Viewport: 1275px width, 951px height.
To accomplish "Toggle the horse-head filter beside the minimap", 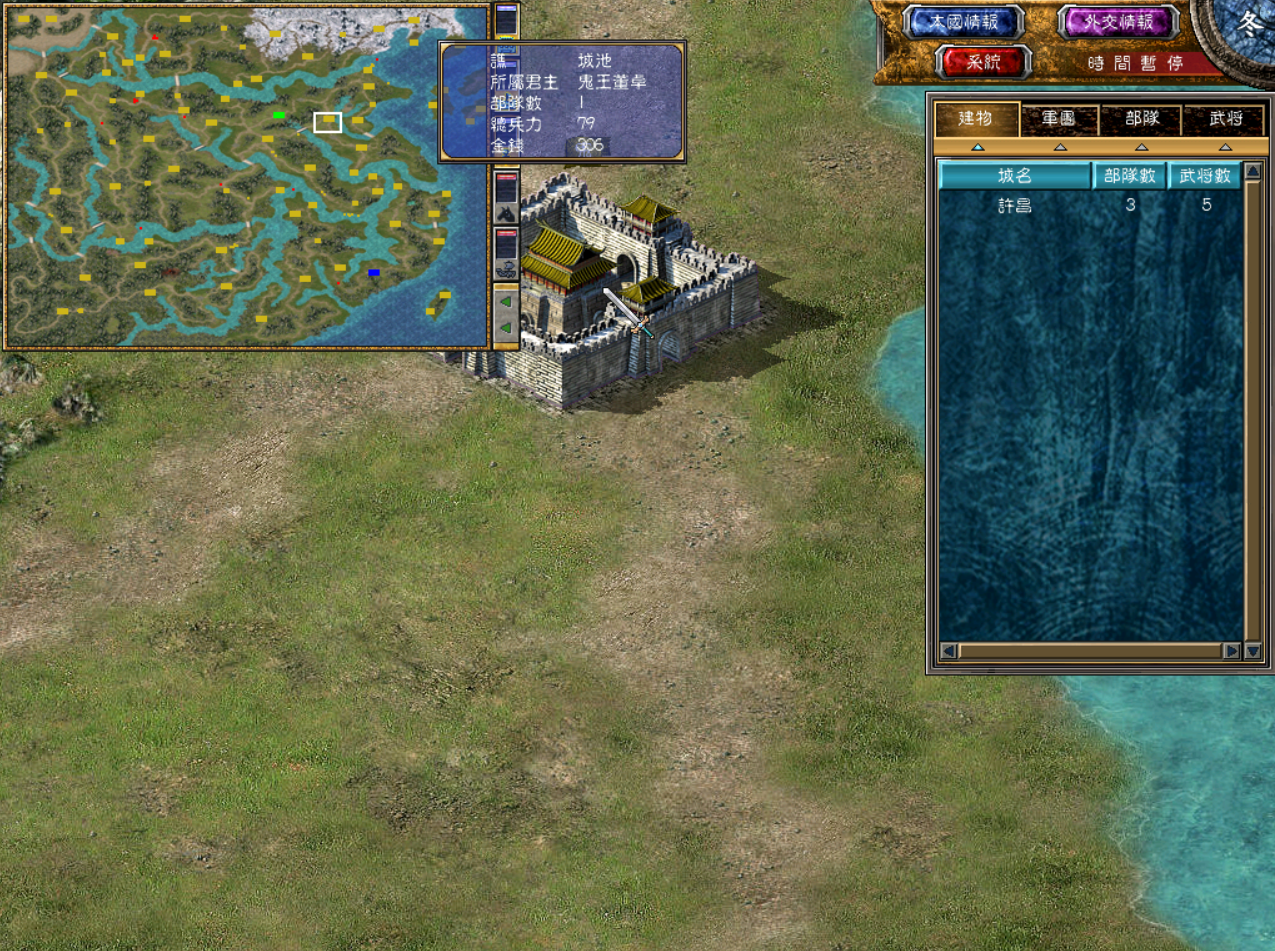I will (506, 212).
